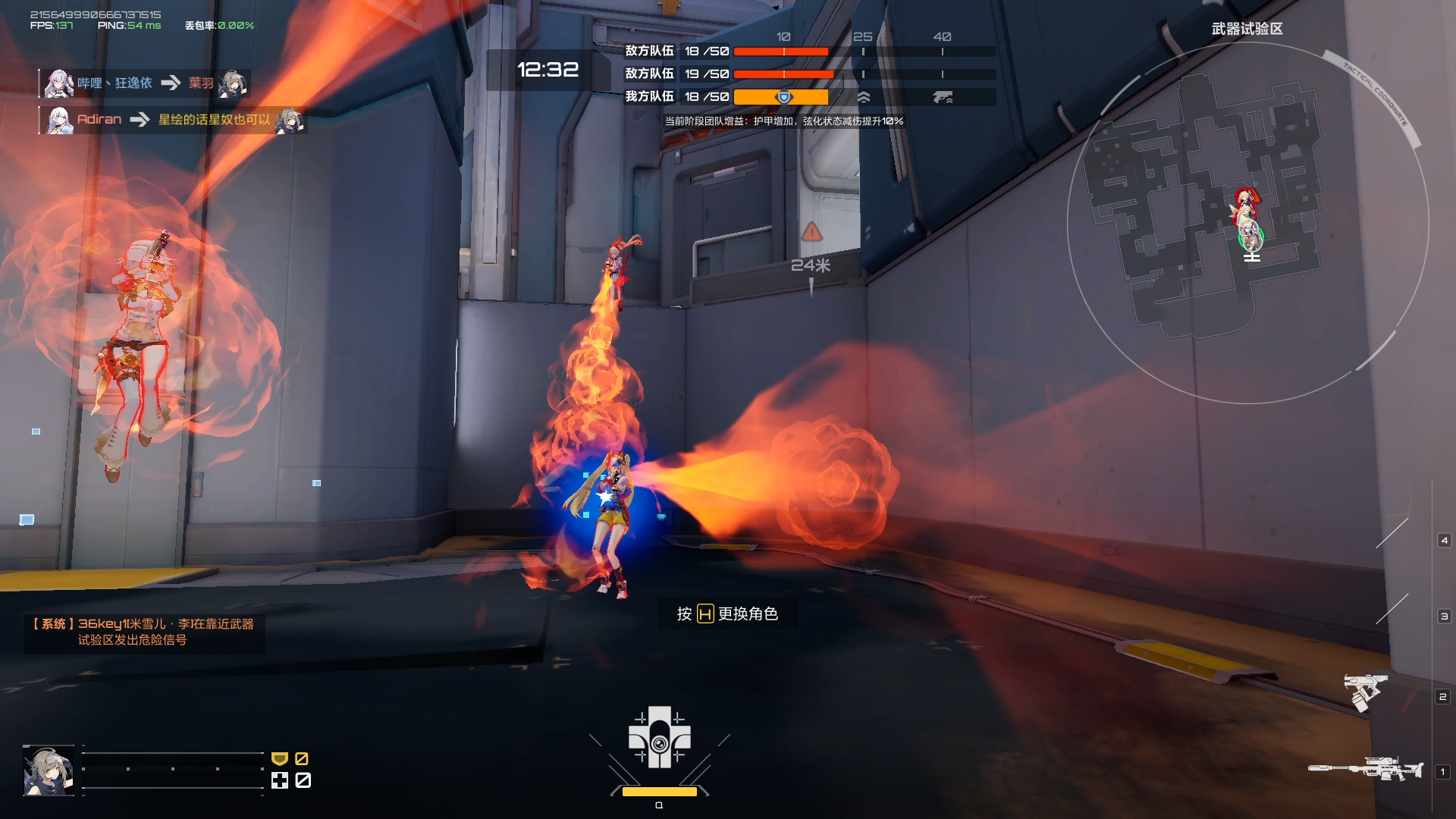This screenshot has height=819, width=1456.
Task: Click the chevron upgrade stage icon
Action: [x=863, y=97]
